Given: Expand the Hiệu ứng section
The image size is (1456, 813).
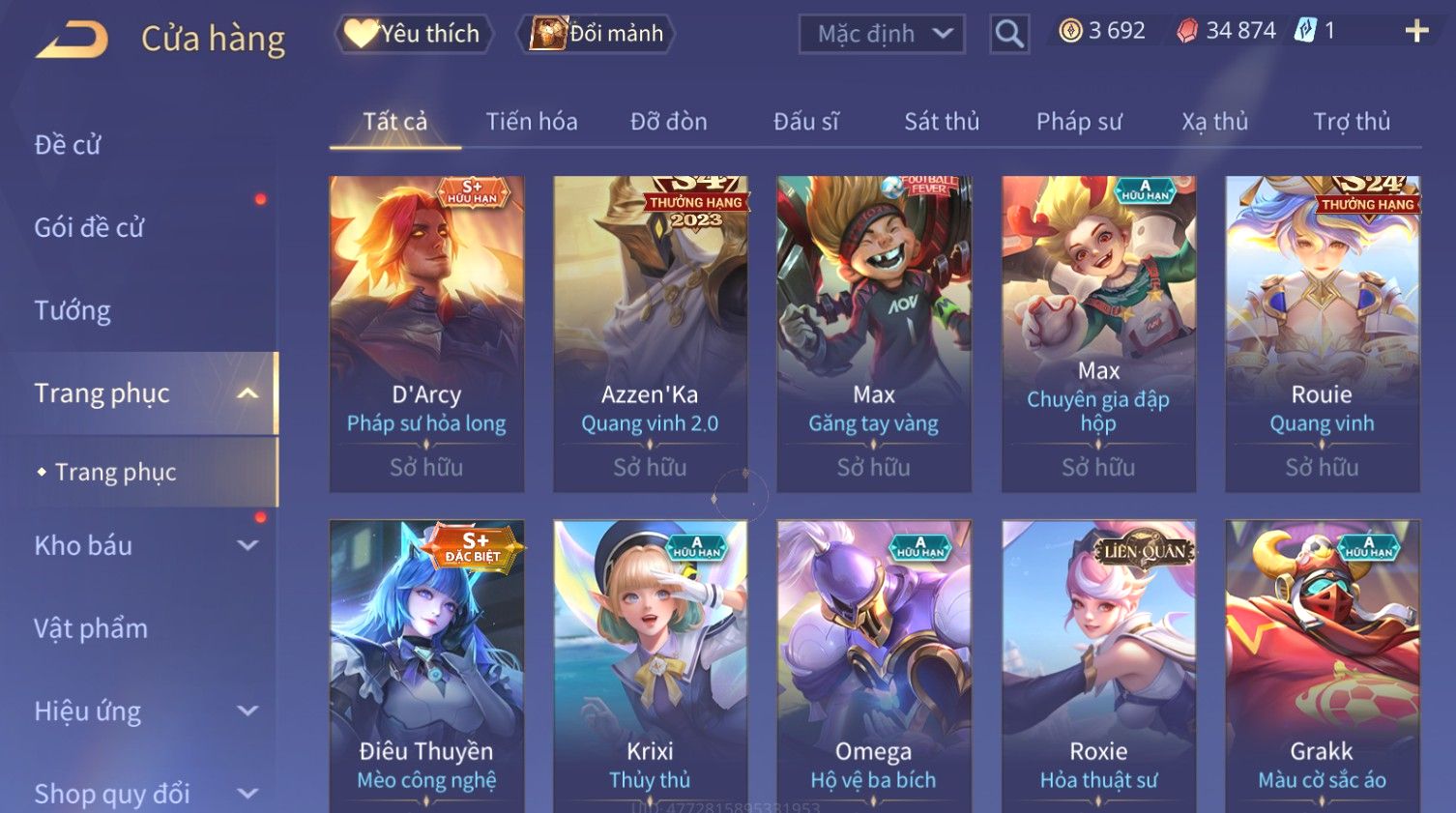Looking at the screenshot, I should click(x=145, y=711).
